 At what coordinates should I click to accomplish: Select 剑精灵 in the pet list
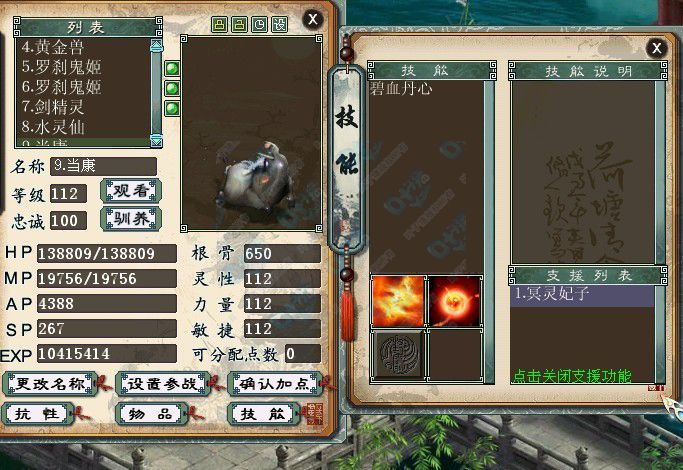tap(62, 107)
